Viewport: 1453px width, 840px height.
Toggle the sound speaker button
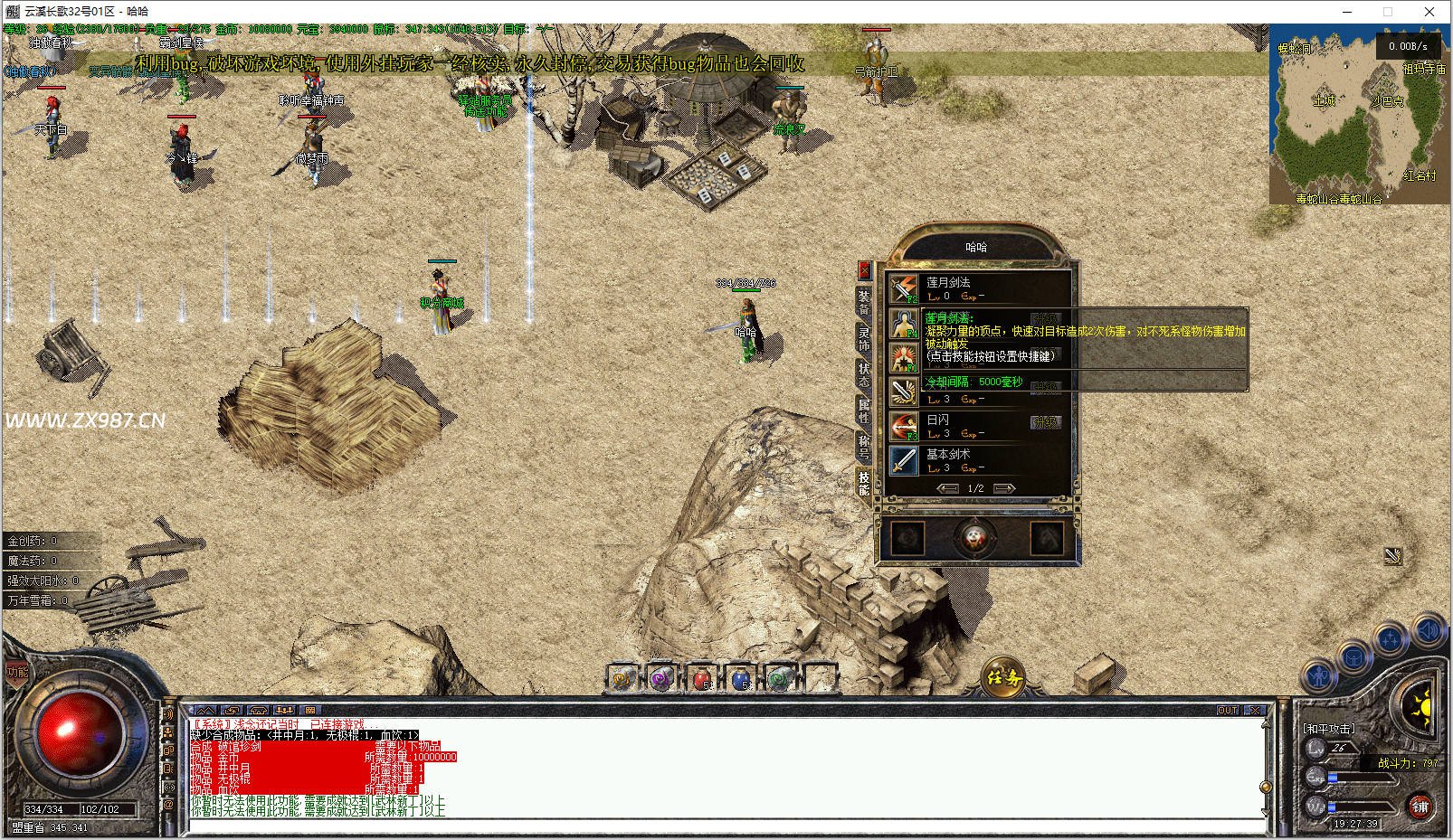pyautogui.click(x=1429, y=630)
